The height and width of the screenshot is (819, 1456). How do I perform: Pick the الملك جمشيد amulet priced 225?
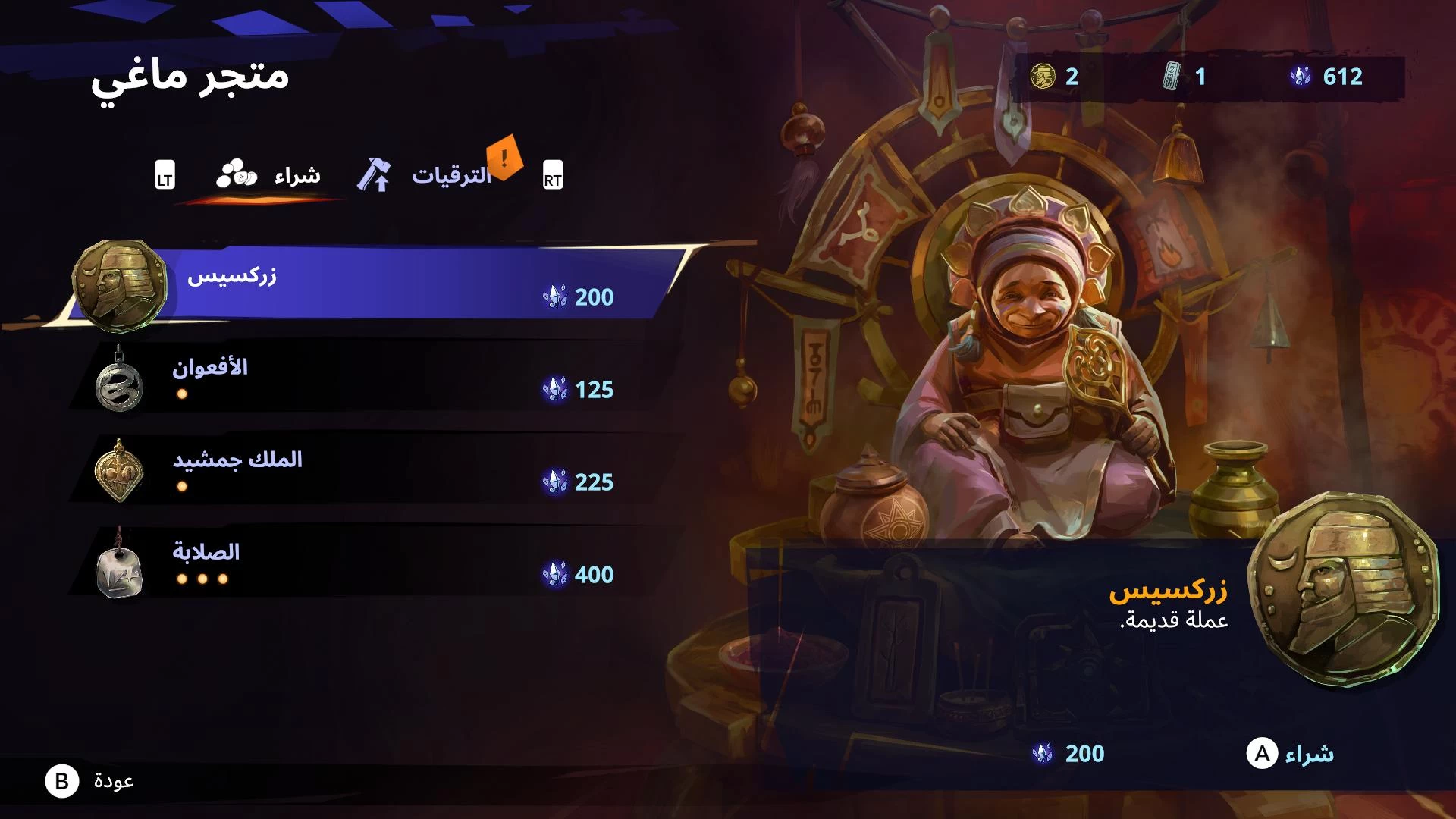[x=364, y=470]
